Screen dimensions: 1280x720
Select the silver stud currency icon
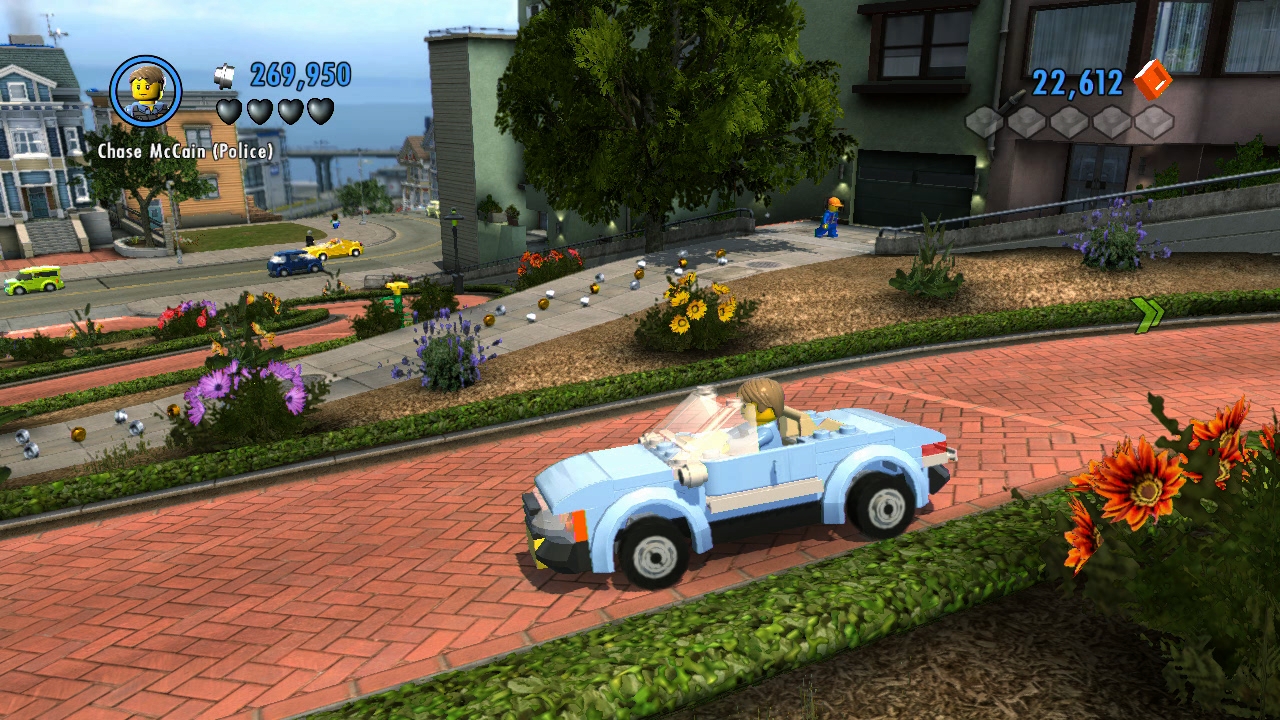point(225,75)
